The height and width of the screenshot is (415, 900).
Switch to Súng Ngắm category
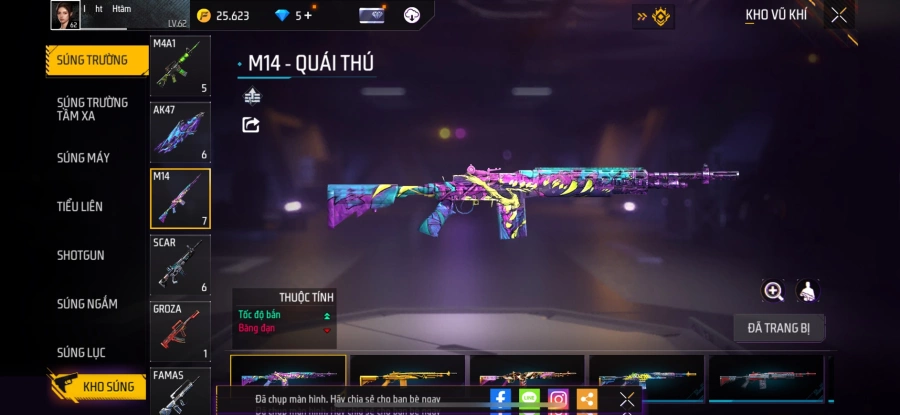[x=87, y=304]
